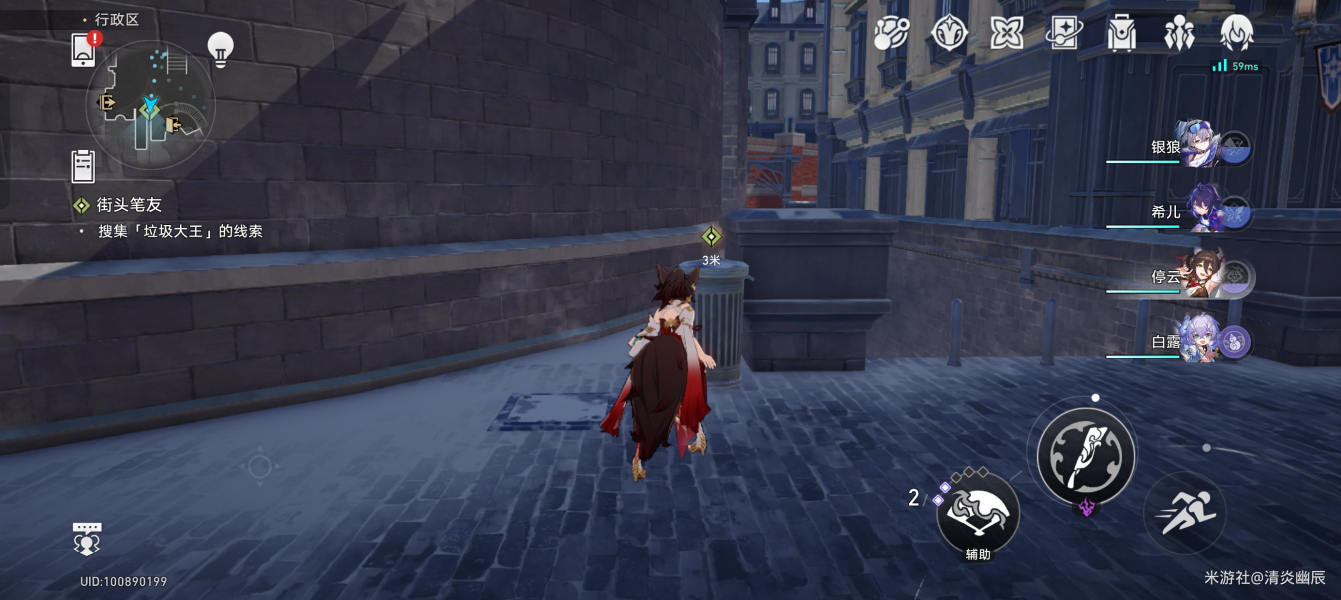The image size is (1341, 600).
Task: Use the 辅助 technique button
Action: click(978, 513)
